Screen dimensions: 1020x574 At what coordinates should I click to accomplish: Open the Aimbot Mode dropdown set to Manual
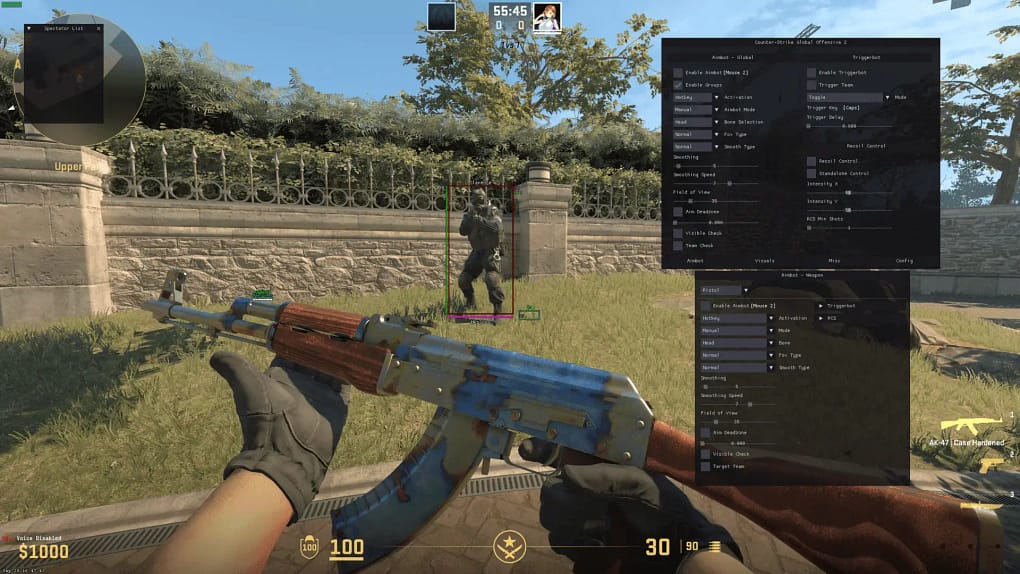[x=694, y=109]
